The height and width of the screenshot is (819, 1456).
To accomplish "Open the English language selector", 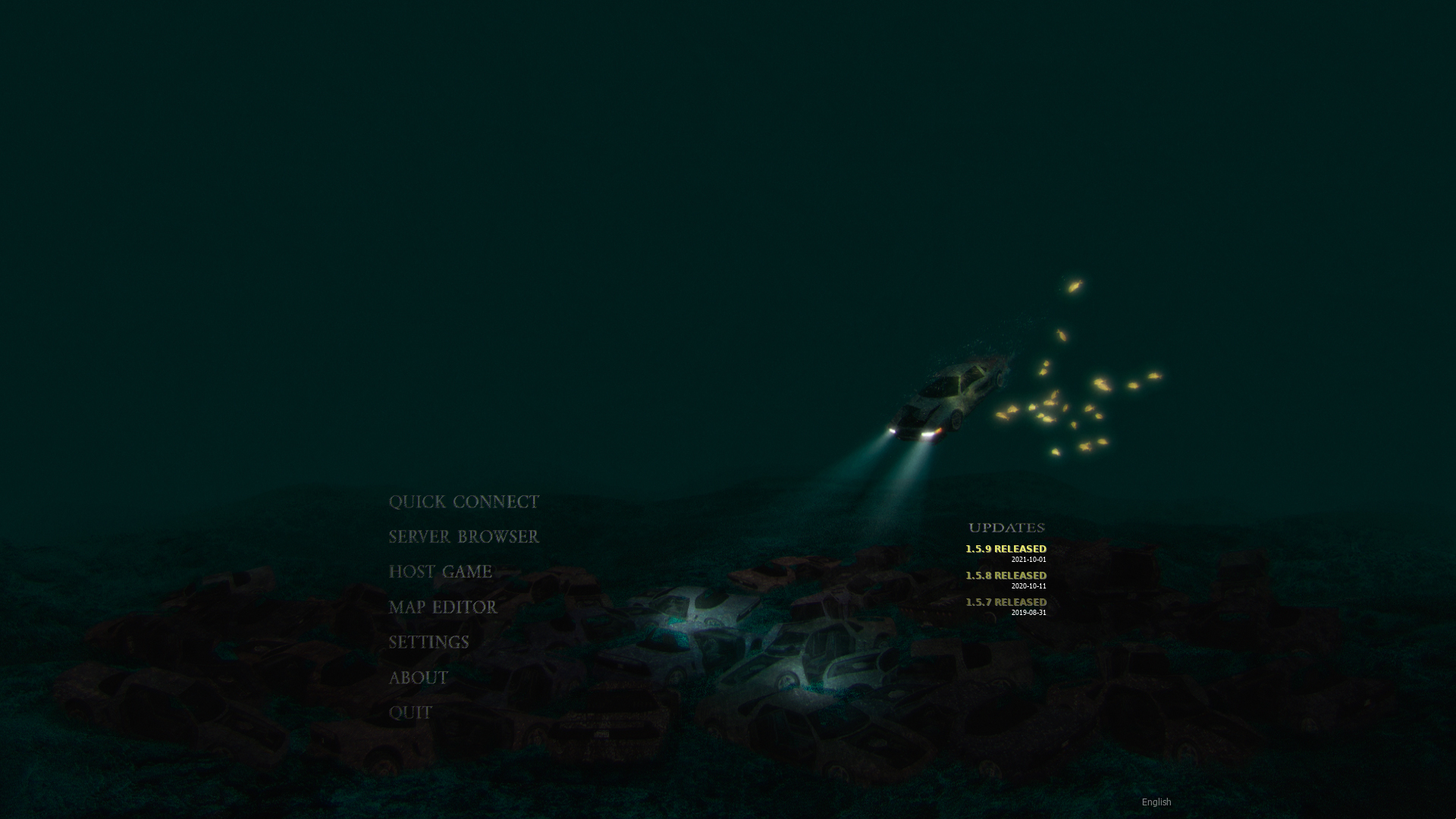I will click(x=1156, y=801).
